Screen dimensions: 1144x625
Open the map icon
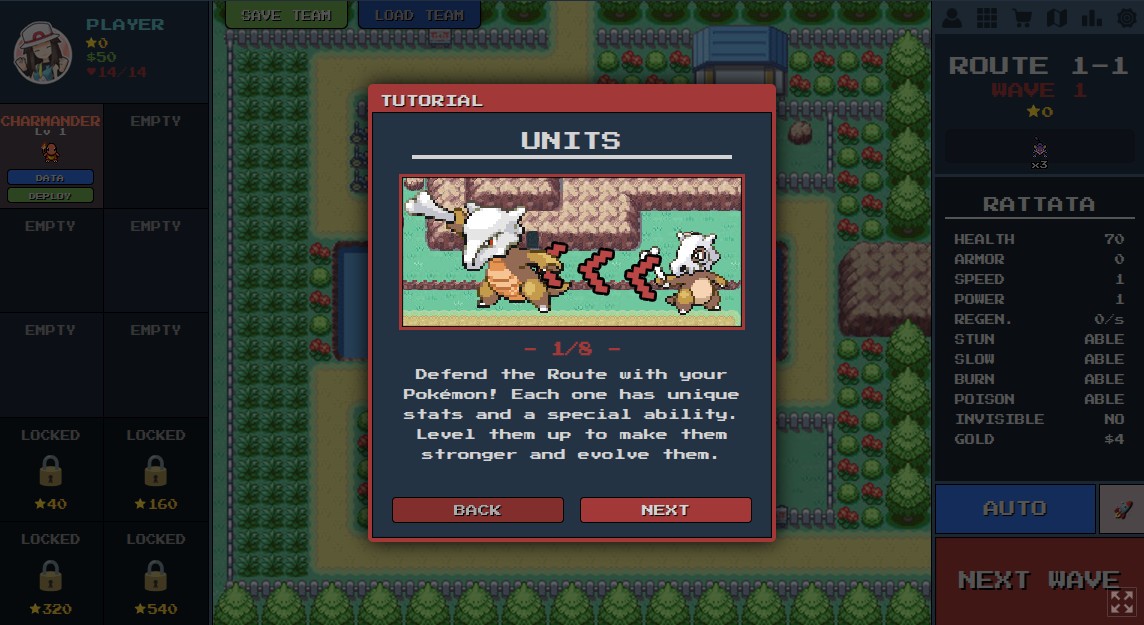(x=1056, y=18)
